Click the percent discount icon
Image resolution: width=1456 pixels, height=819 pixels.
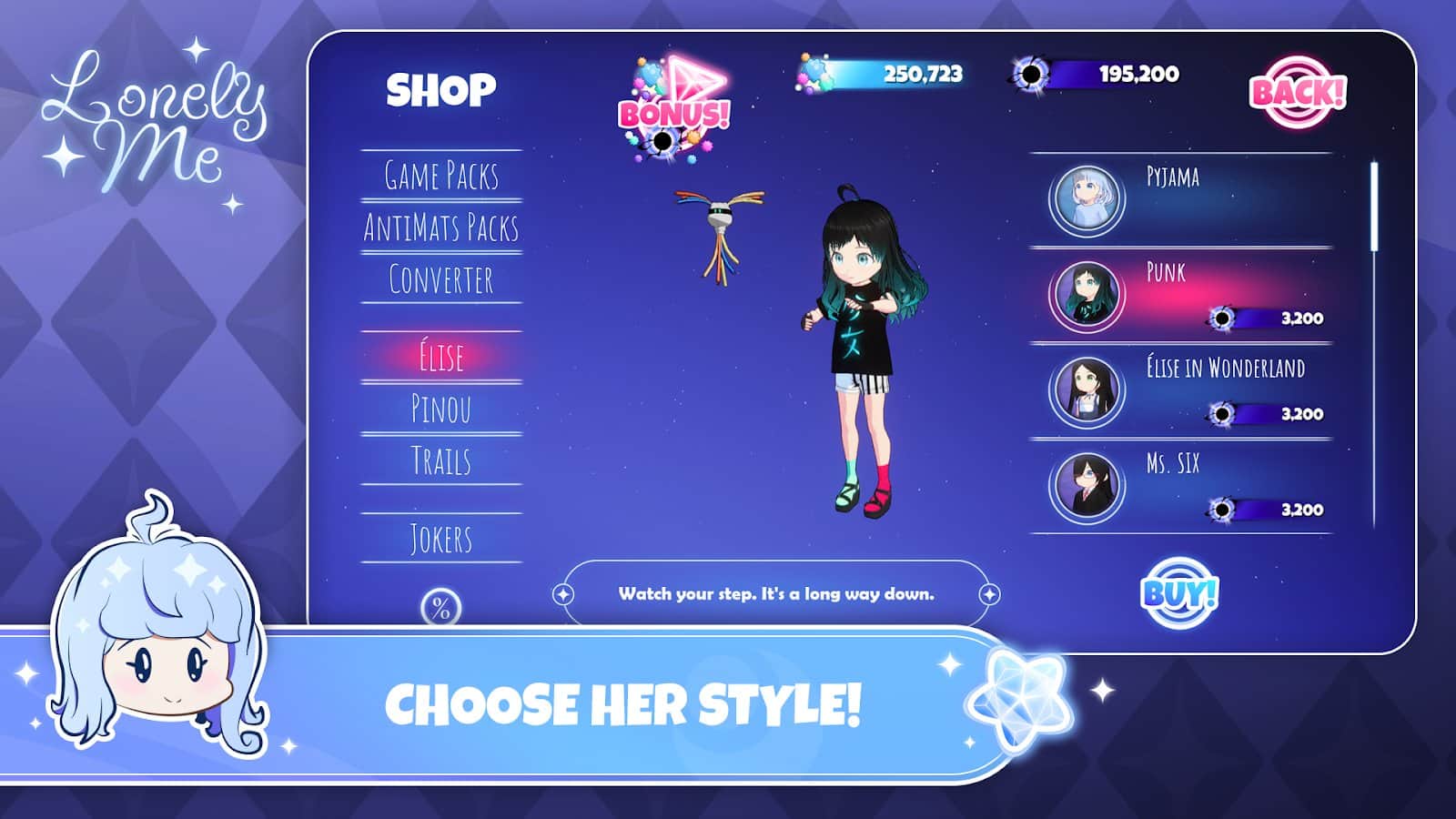[441, 608]
